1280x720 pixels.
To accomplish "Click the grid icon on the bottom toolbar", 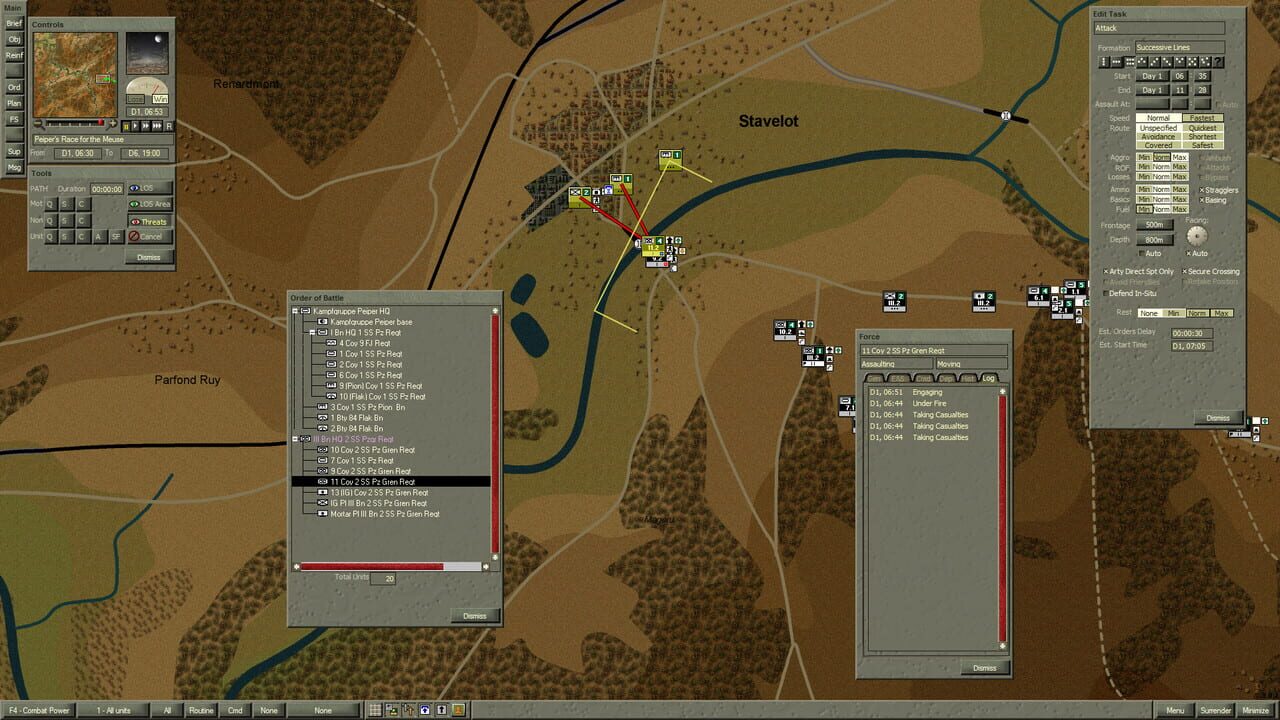I will (373, 710).
